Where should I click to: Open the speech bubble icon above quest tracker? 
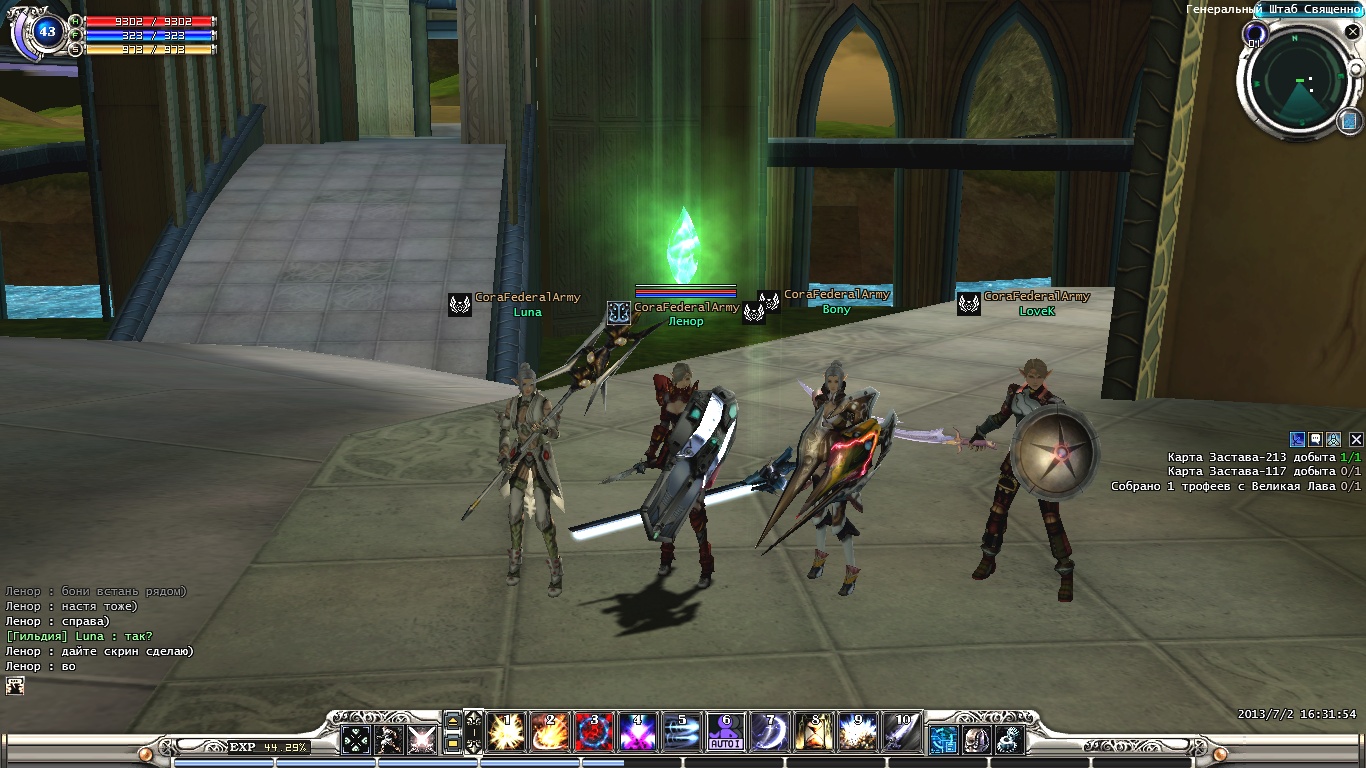point(1316,439)
